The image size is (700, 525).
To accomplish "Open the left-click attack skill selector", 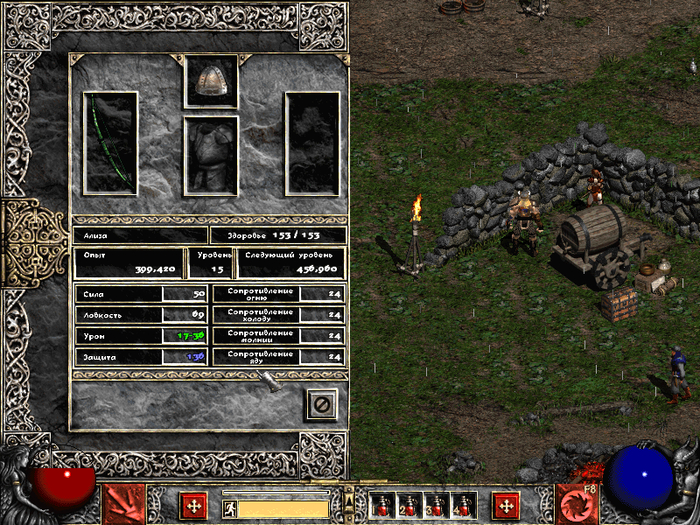I will [x=125, y=504].
